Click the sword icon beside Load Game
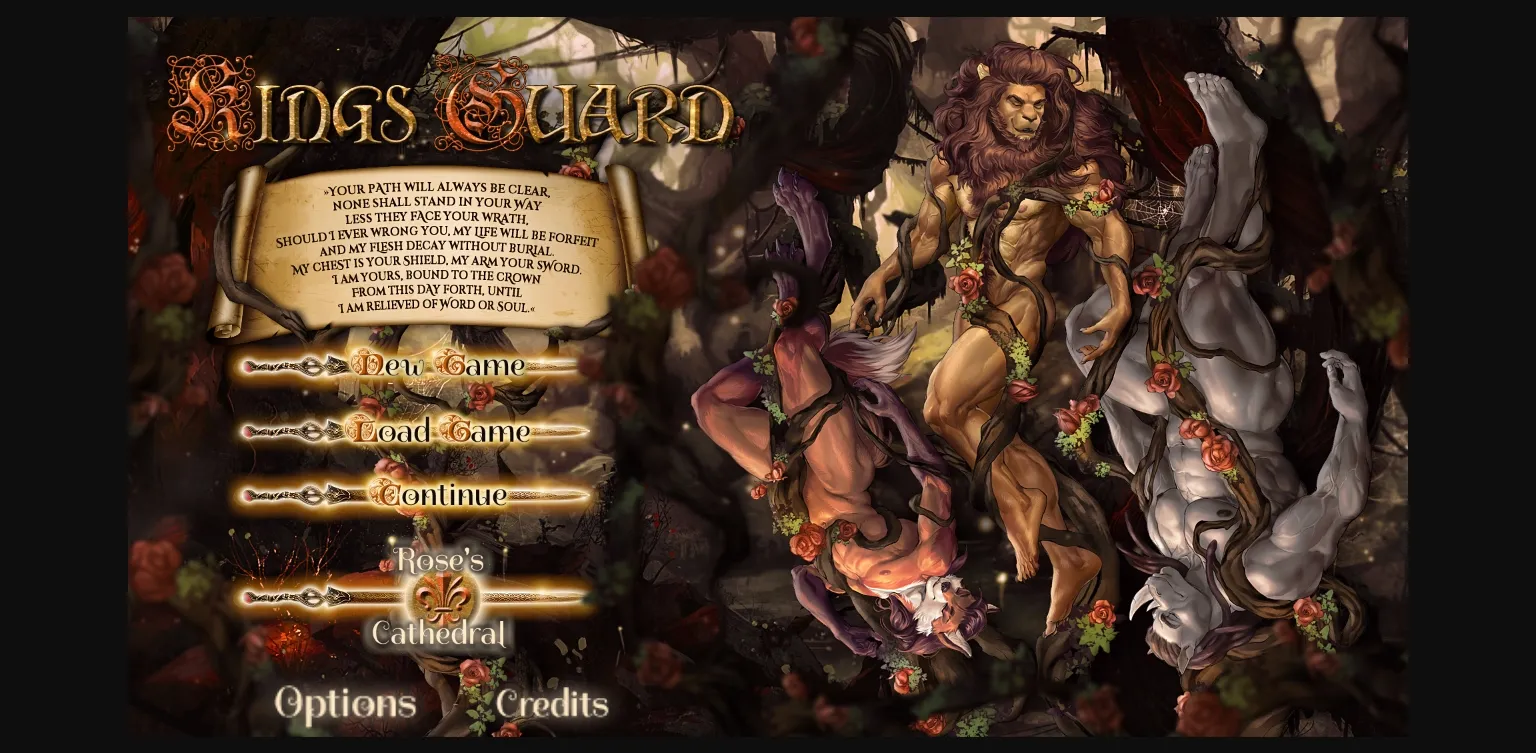Viewport: 1536px width, 753px height. click(x=290, y=432)
